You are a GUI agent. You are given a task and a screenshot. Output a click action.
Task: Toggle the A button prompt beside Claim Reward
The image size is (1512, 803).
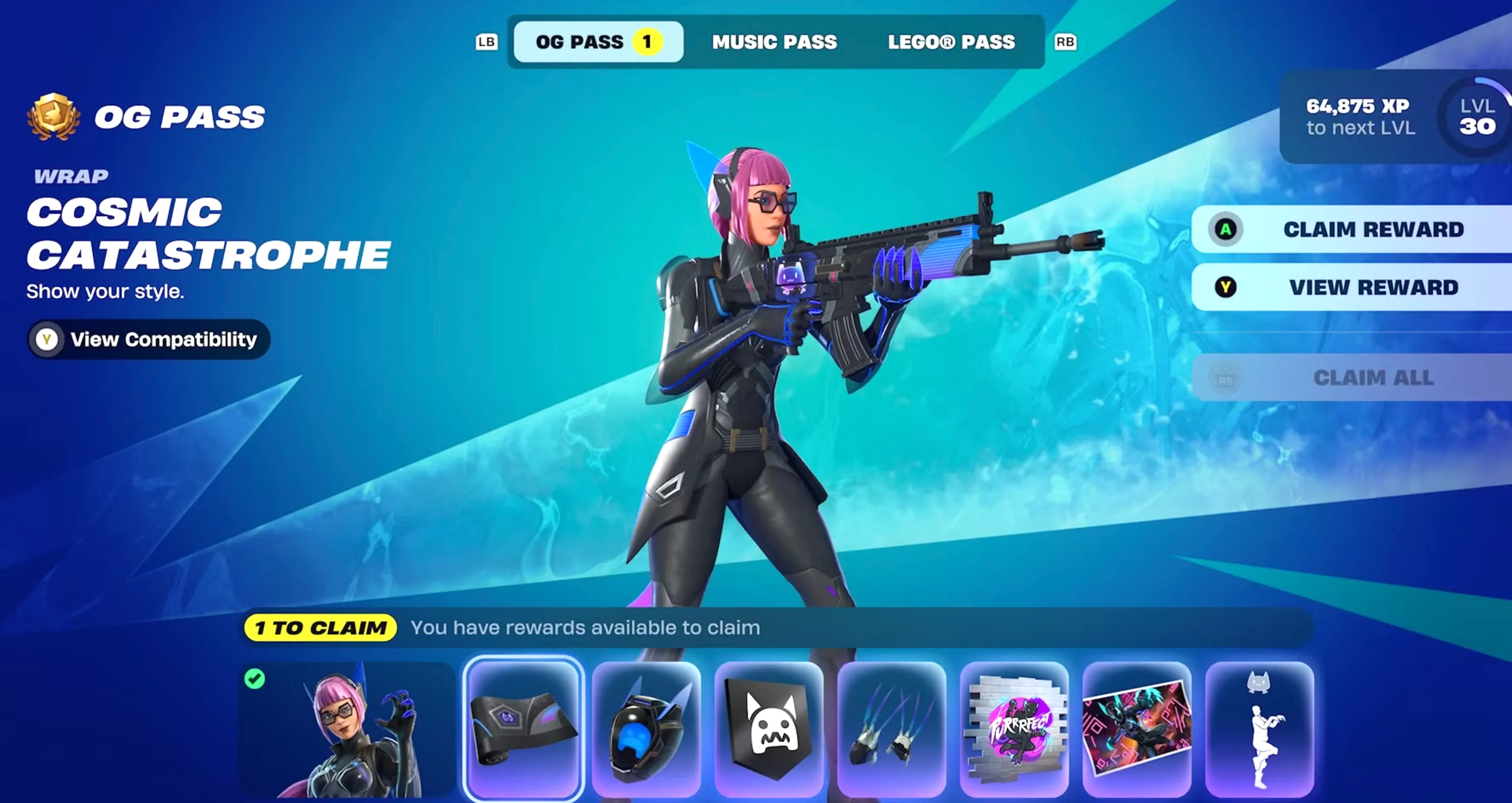pyautogui.click(x=1226, y=229)
